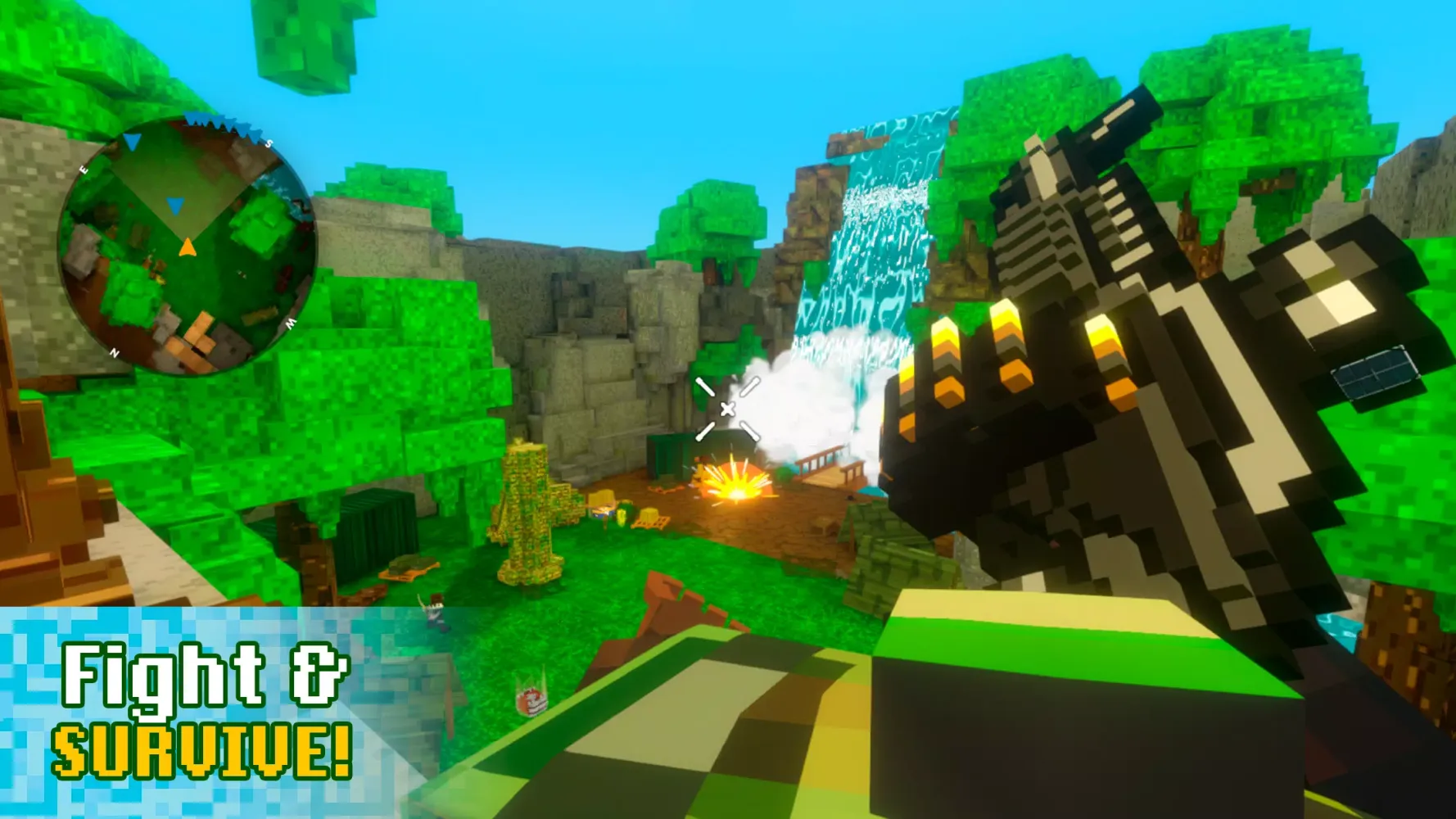
Task: Toggle the compass letter E on the minimap
Action: [84, 169]
